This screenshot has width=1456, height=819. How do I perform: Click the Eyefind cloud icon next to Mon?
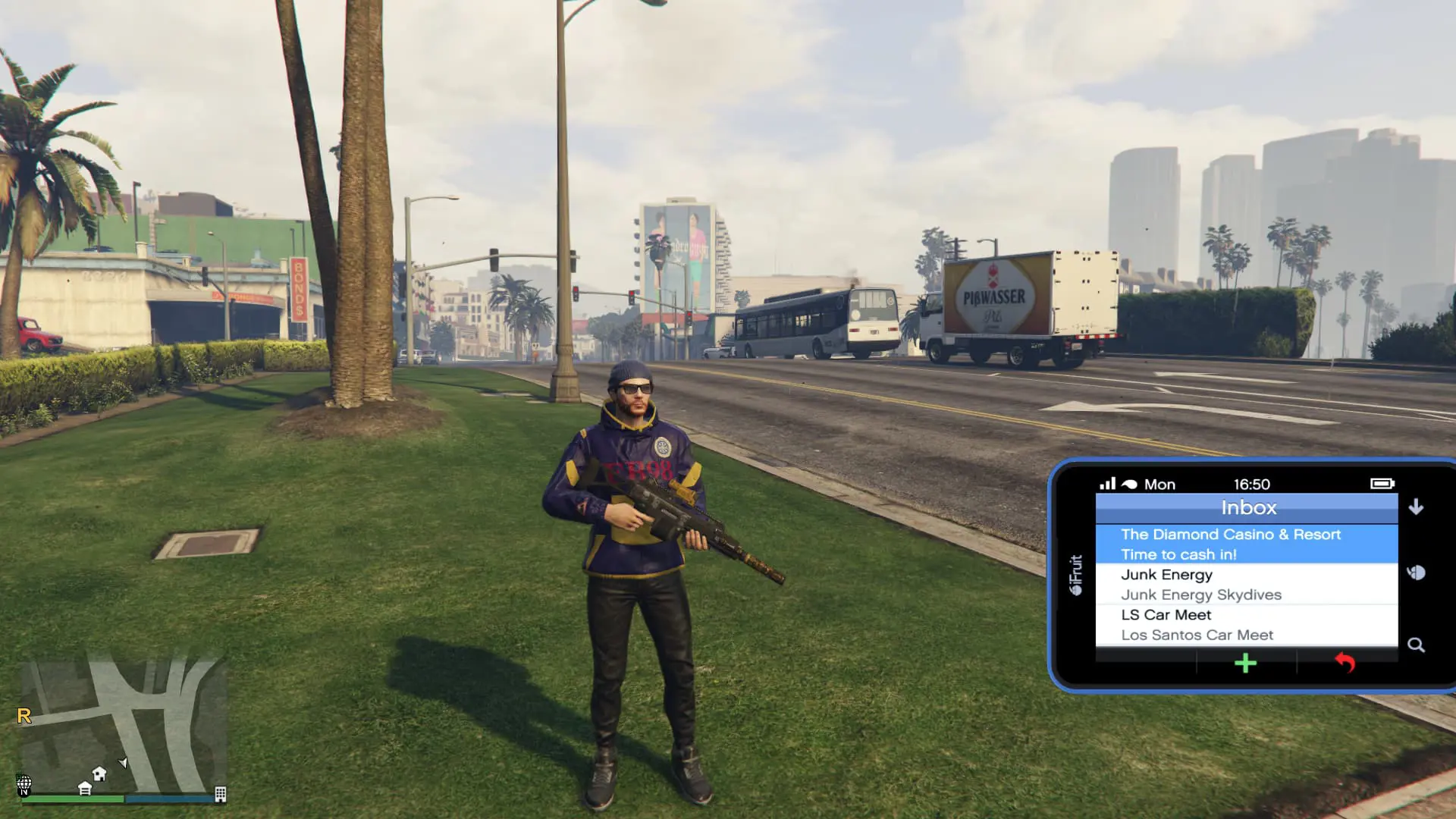tap(1129, 484)
